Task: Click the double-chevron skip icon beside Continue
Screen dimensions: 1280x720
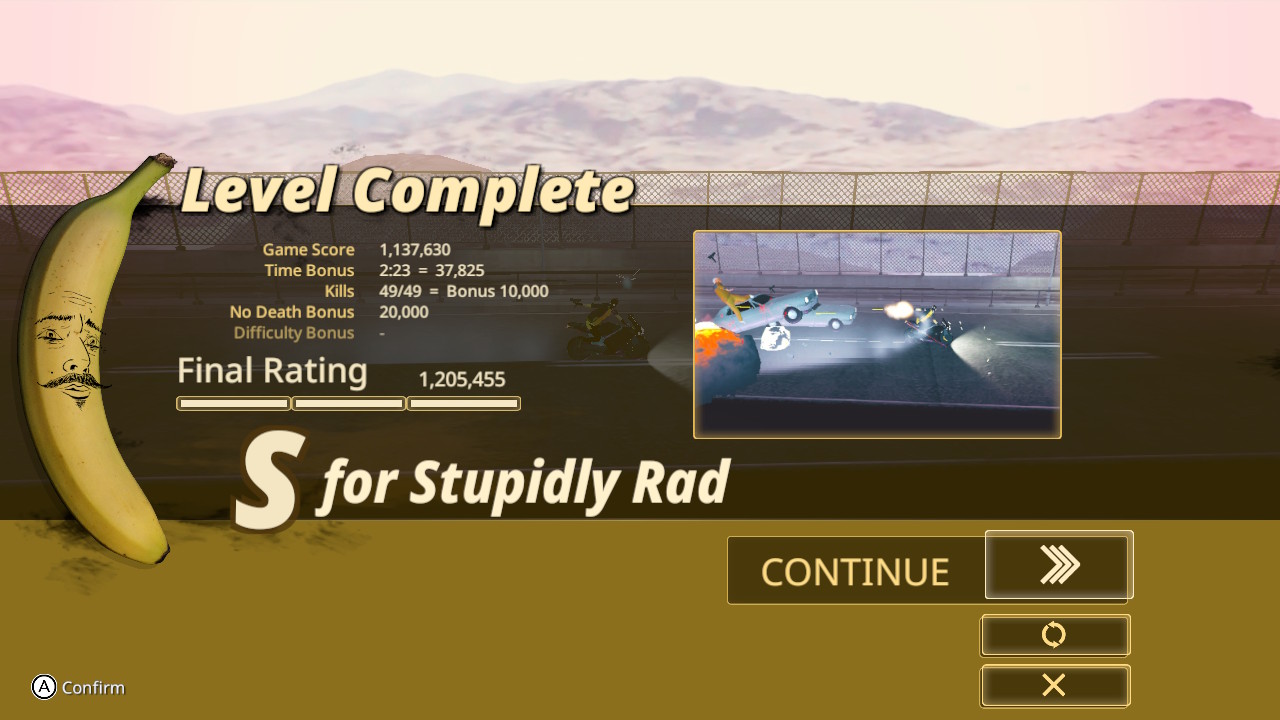Action: pyautogui.click(x=1058, y=565)
